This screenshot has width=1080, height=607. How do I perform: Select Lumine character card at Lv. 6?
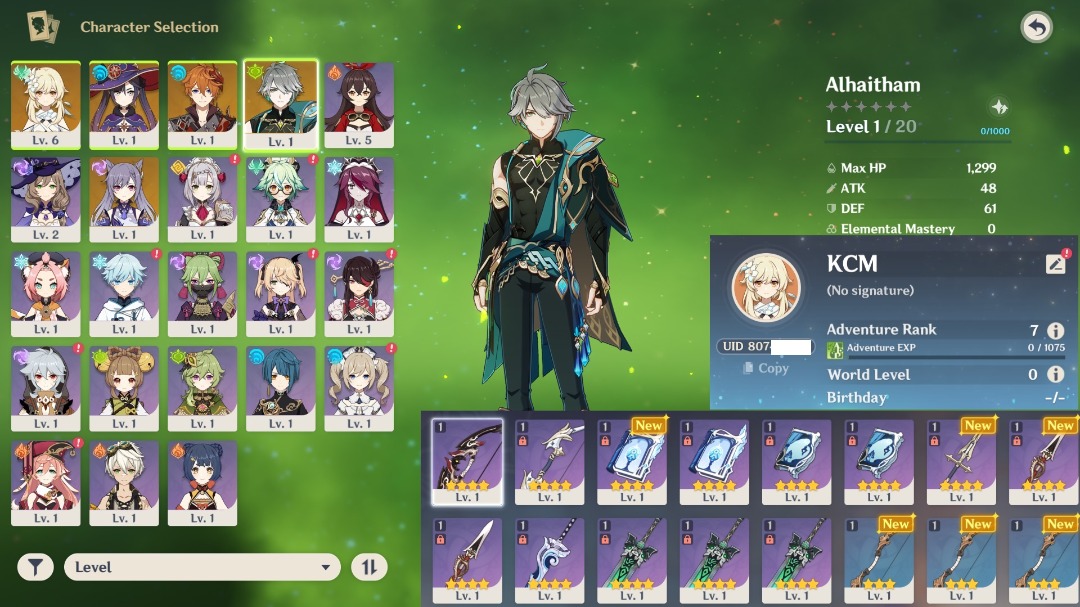coord(46,104)
